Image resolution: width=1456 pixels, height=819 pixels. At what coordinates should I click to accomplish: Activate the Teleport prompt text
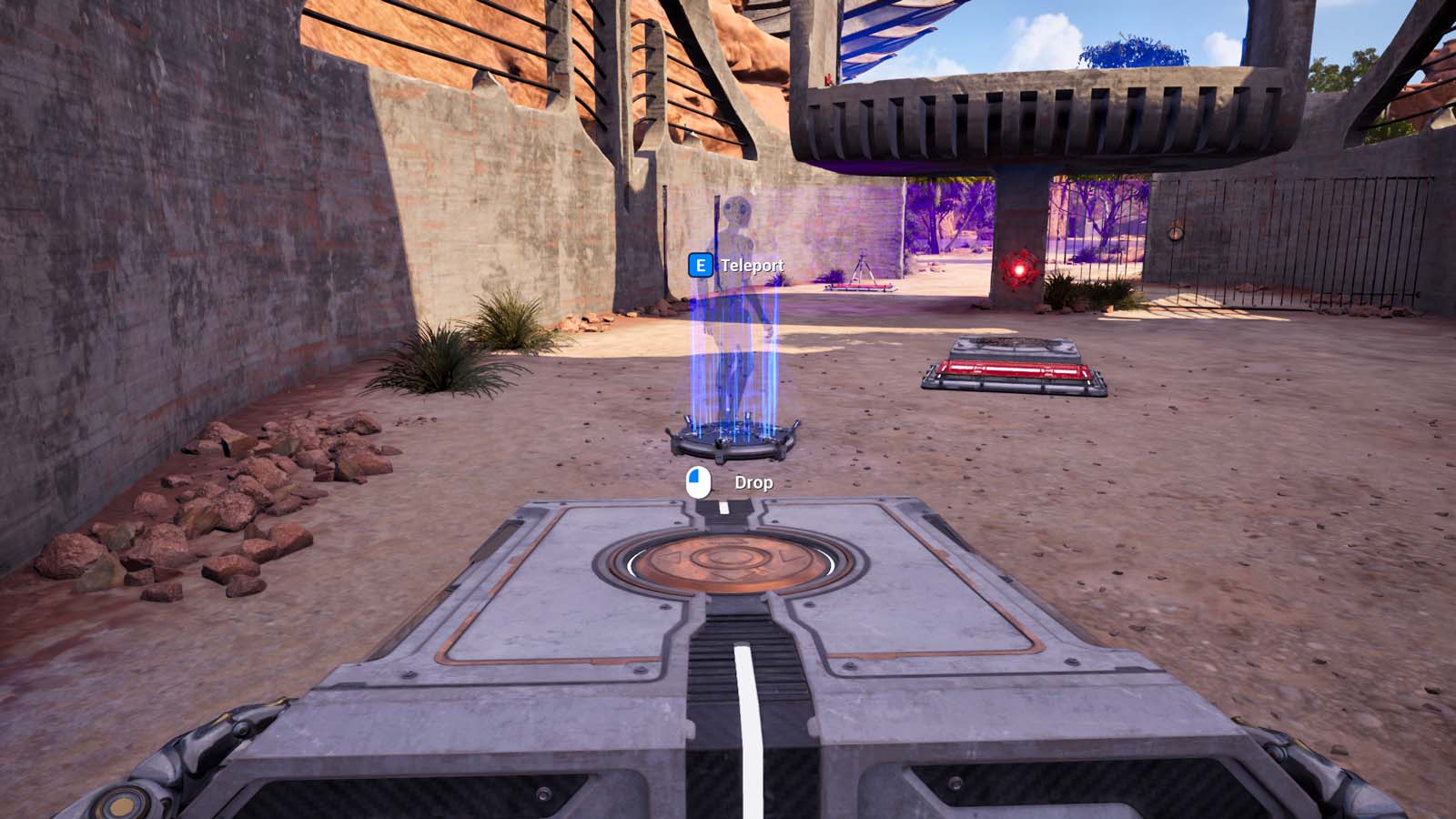tap(752, 267)
